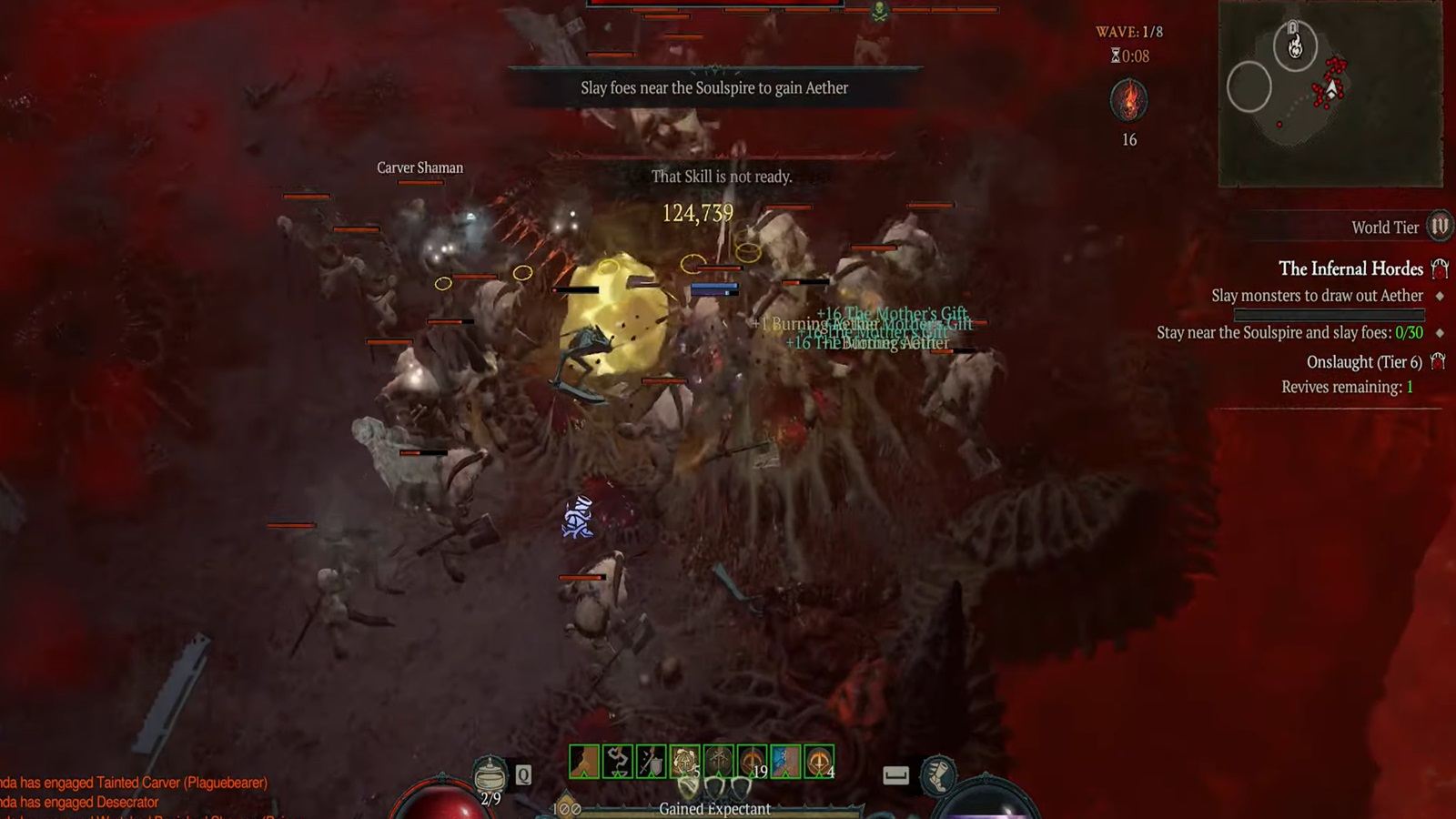Toggle the diamond beside the Soulspire objective
The image size is (1456, 819).
coord(1440,332)
